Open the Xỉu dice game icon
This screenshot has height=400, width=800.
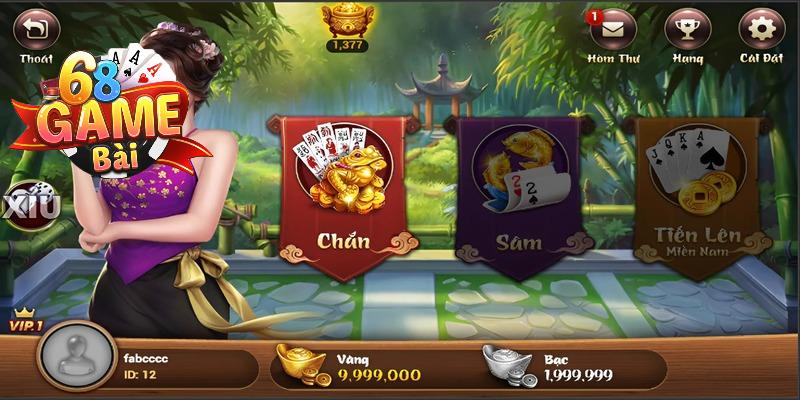tap(28, 205)
